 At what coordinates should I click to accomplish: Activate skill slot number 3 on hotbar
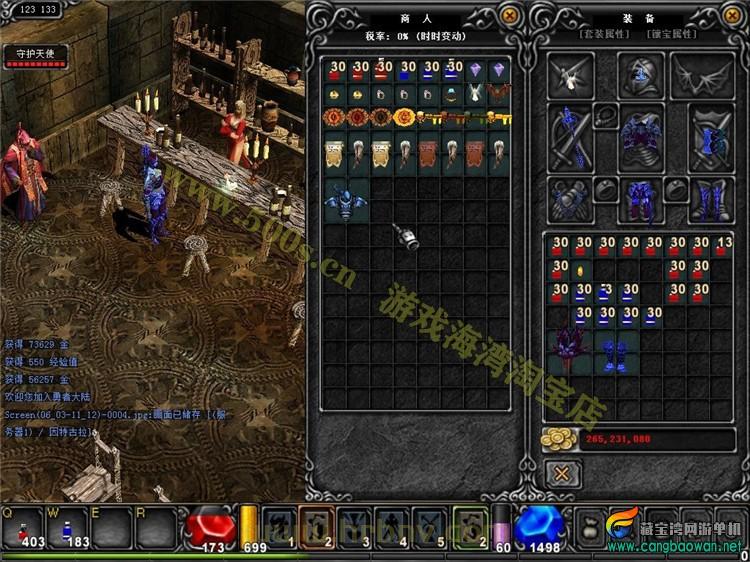[x=356, y=524]
